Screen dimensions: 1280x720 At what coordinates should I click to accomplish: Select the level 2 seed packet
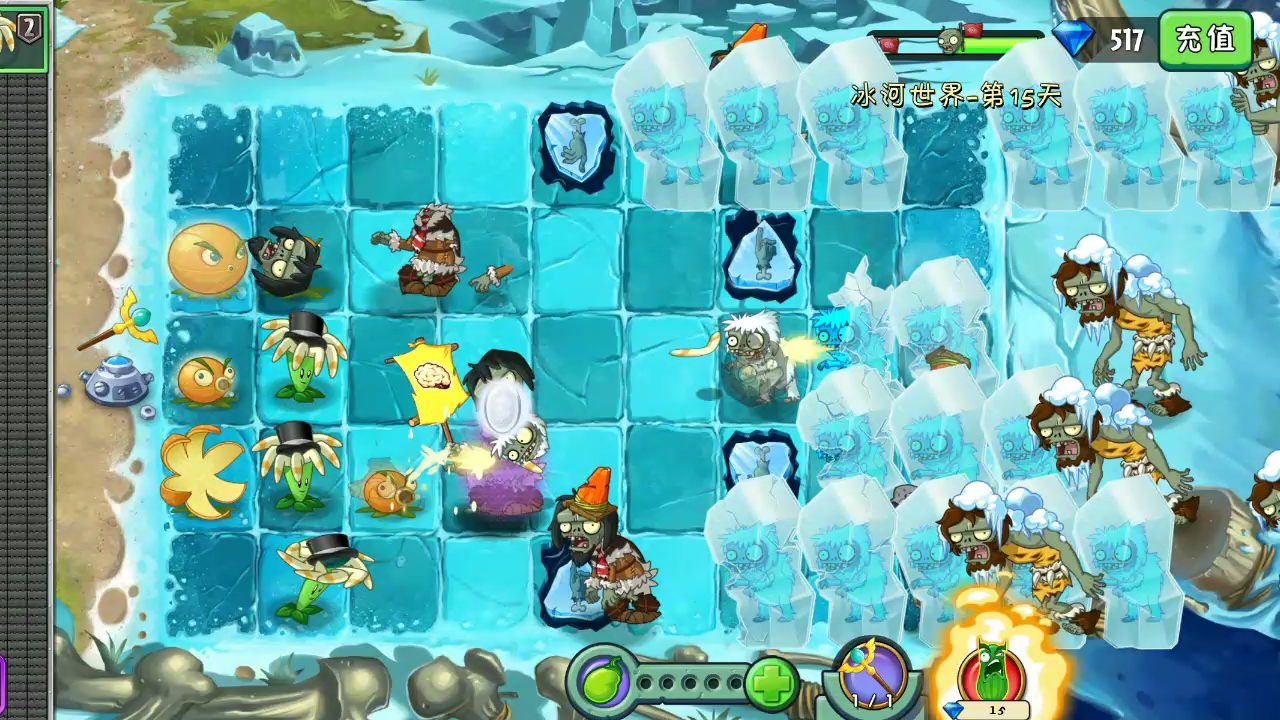pyautogui.click(x=22, y=38)
